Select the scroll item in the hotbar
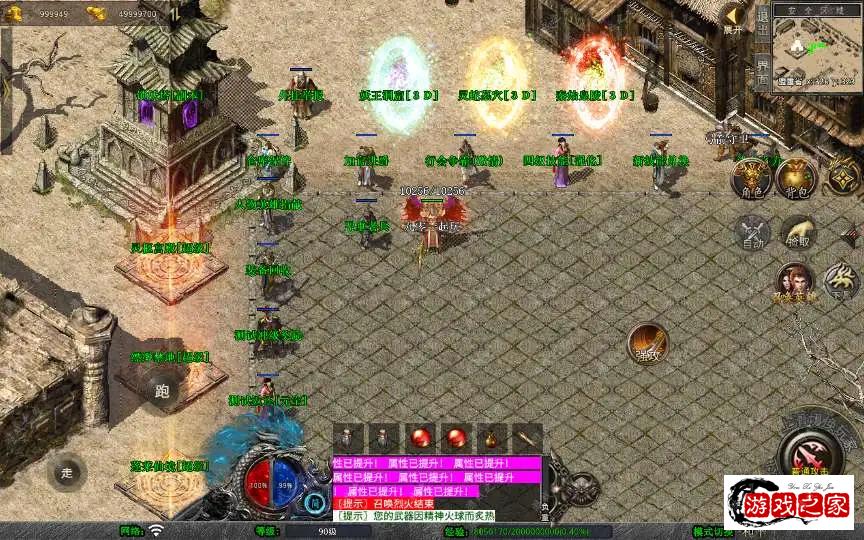 tap(527, 438)
